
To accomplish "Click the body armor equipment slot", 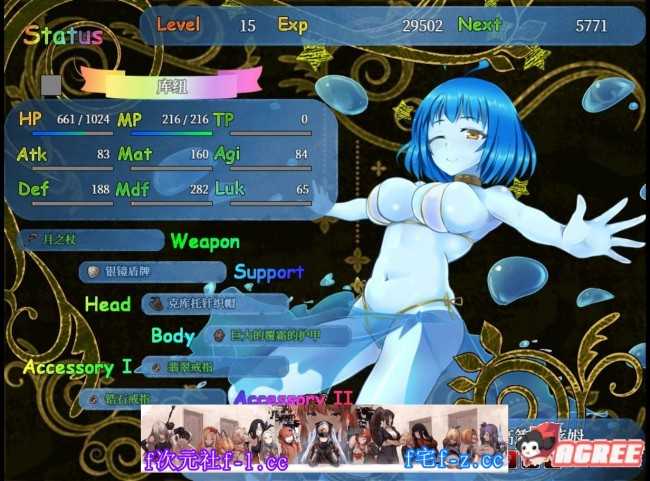I will tap(278, 335).
